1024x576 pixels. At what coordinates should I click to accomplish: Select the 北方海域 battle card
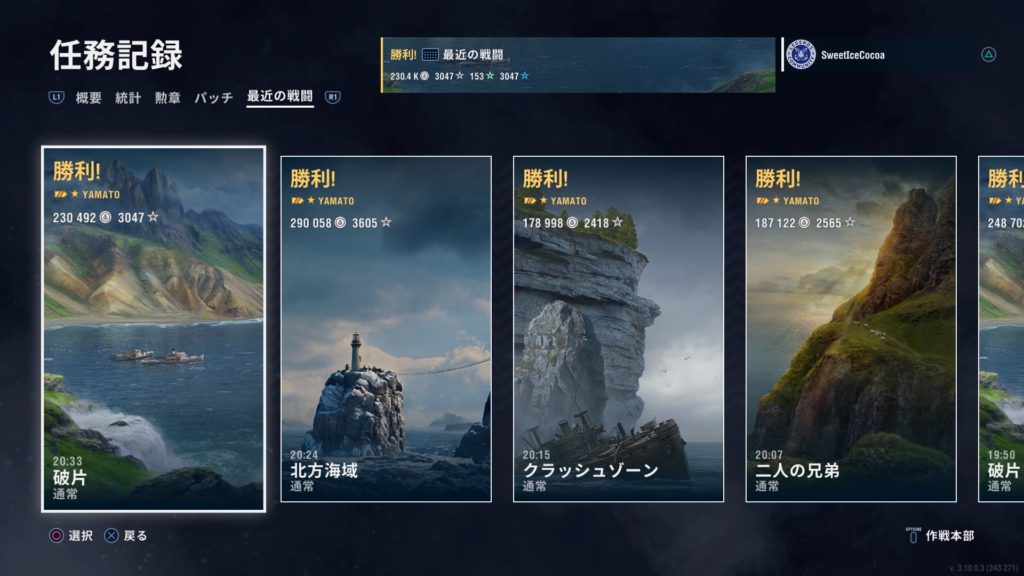click(x=386, y=329)
